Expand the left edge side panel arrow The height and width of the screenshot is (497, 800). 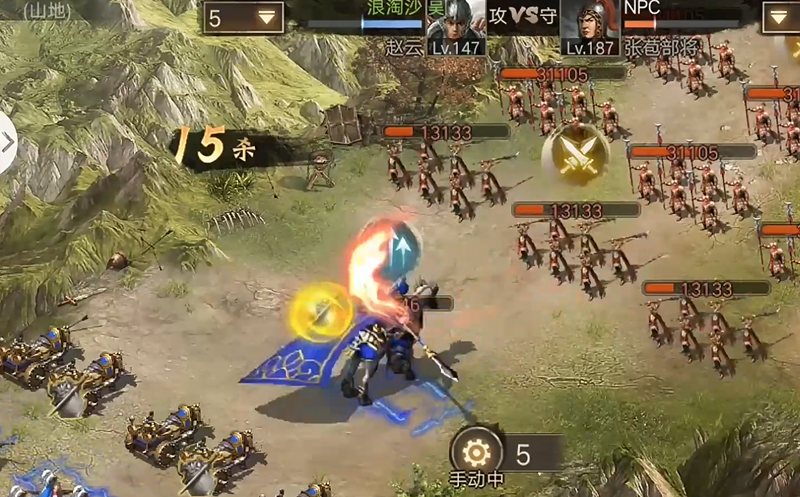[7, 142]
